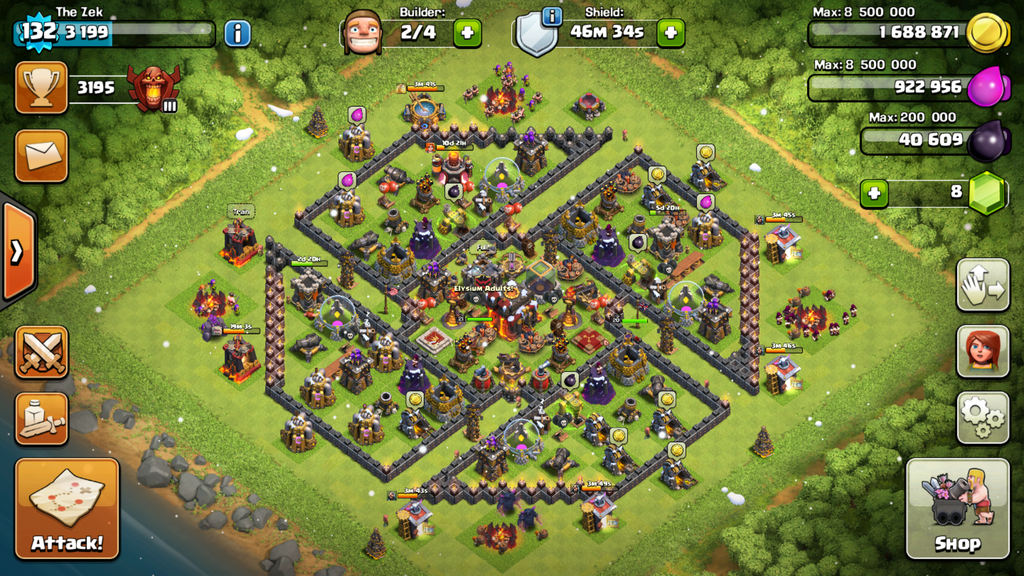Open the settings gears button
The width and height of the screenshot is (1024, 576).
pos(982,417)
